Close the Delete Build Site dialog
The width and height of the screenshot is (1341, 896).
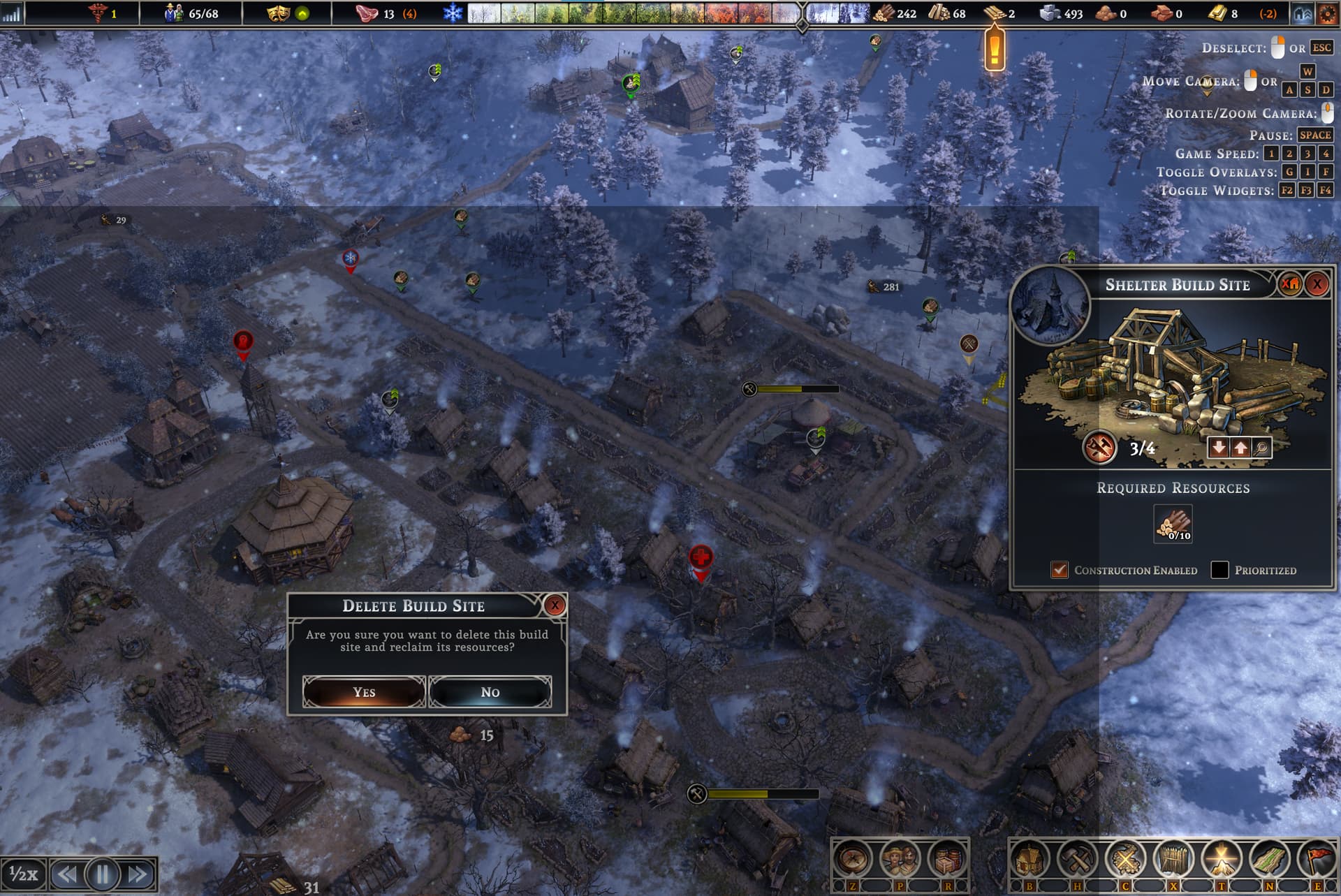(x=555, y=605)
